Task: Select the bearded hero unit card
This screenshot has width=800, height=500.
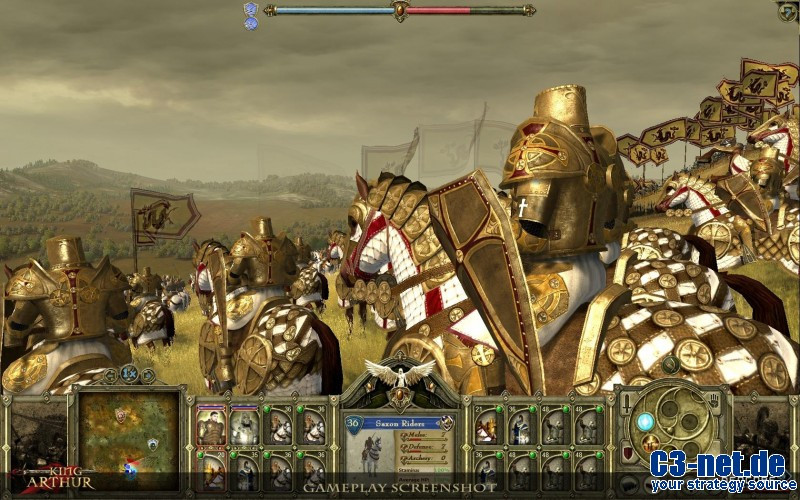Action: point(211,427)
